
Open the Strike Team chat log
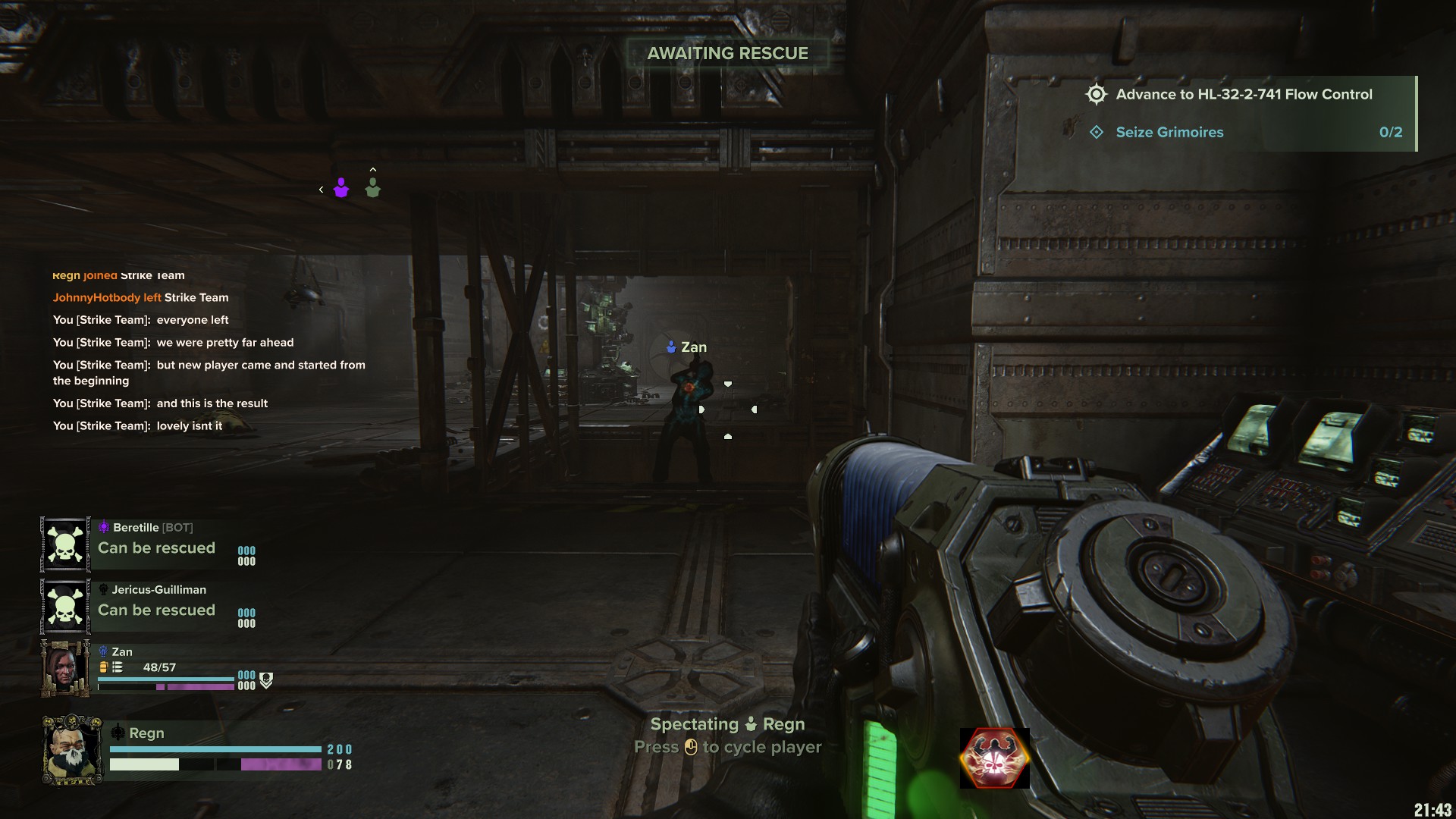pyautogui.click(x=209, y=350)
